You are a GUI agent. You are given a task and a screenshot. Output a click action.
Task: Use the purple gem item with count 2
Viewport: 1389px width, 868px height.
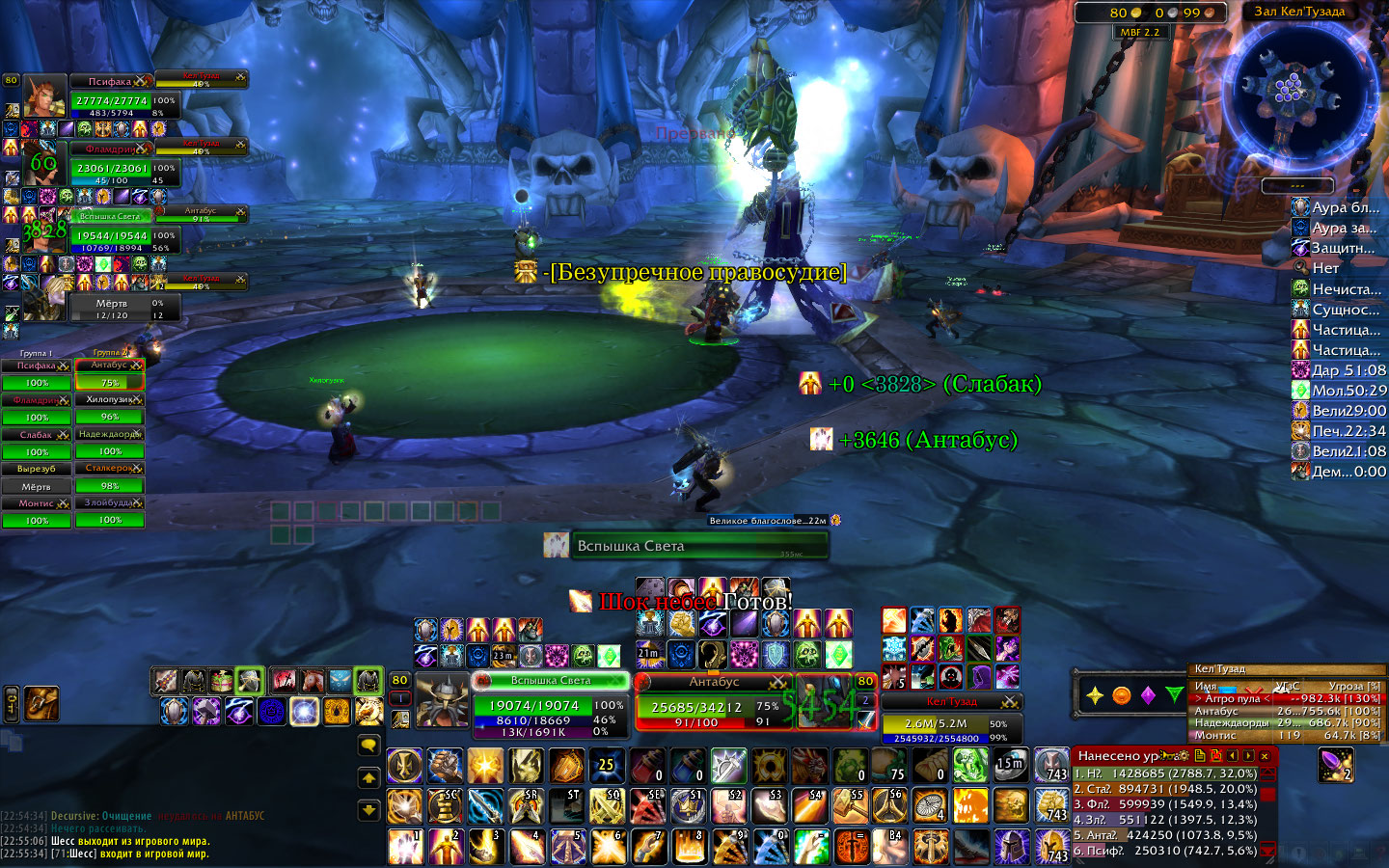tap(1336, 765)
